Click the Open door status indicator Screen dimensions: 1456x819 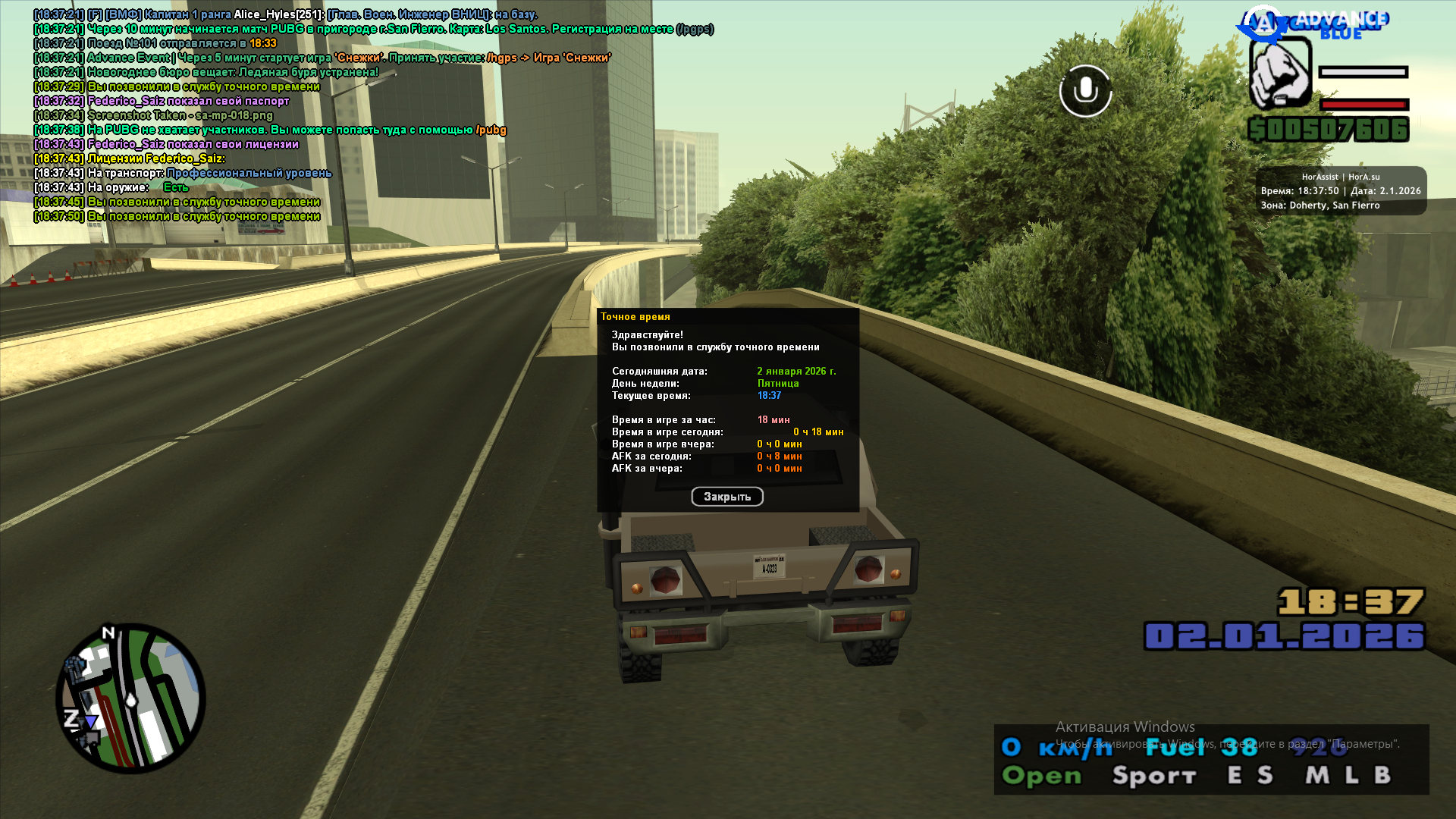click(1041, 776)
